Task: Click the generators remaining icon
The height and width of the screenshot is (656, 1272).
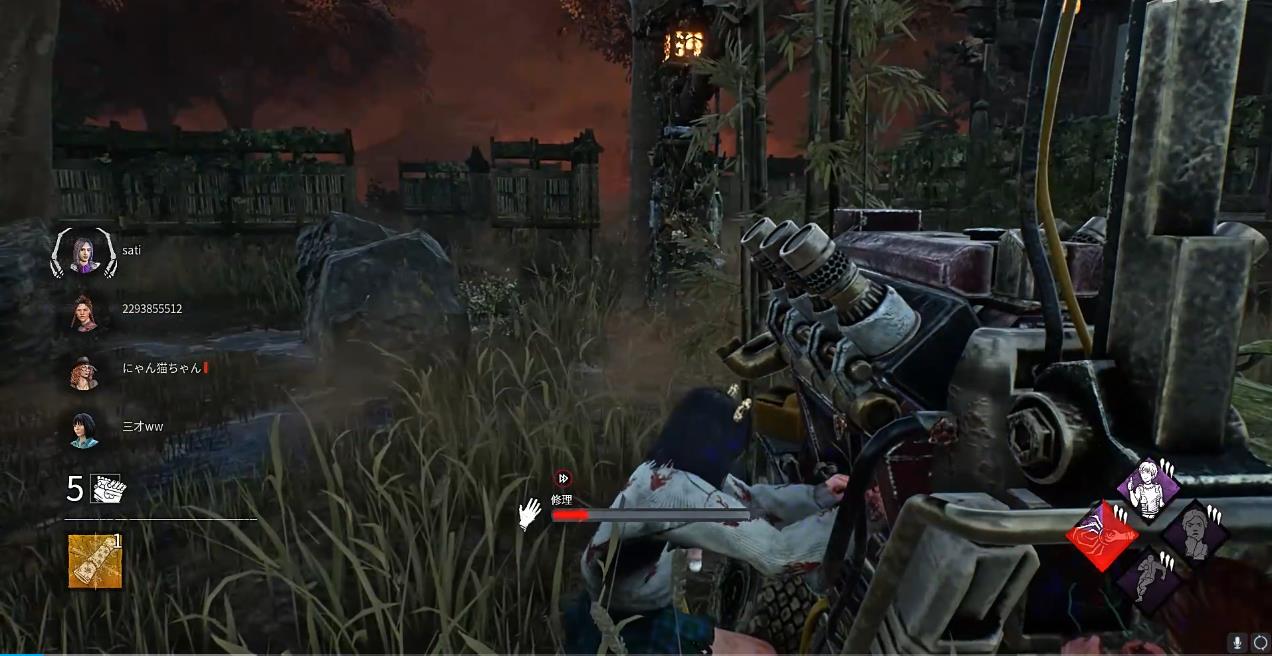Action: point(106,488)
